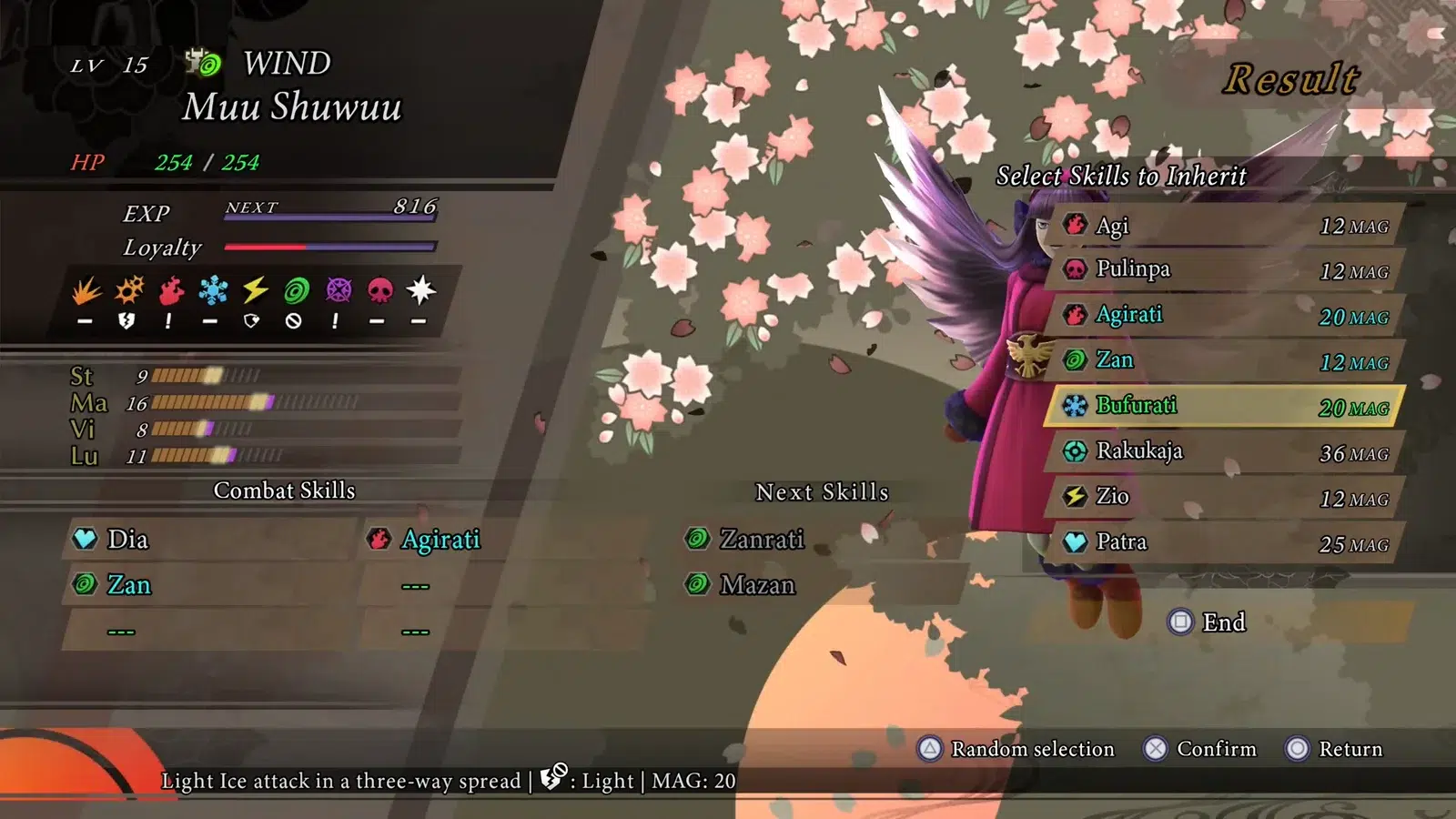Choose the highlighted Bufurati skill
This screenshot has height=819, width=1456.
1224,406
